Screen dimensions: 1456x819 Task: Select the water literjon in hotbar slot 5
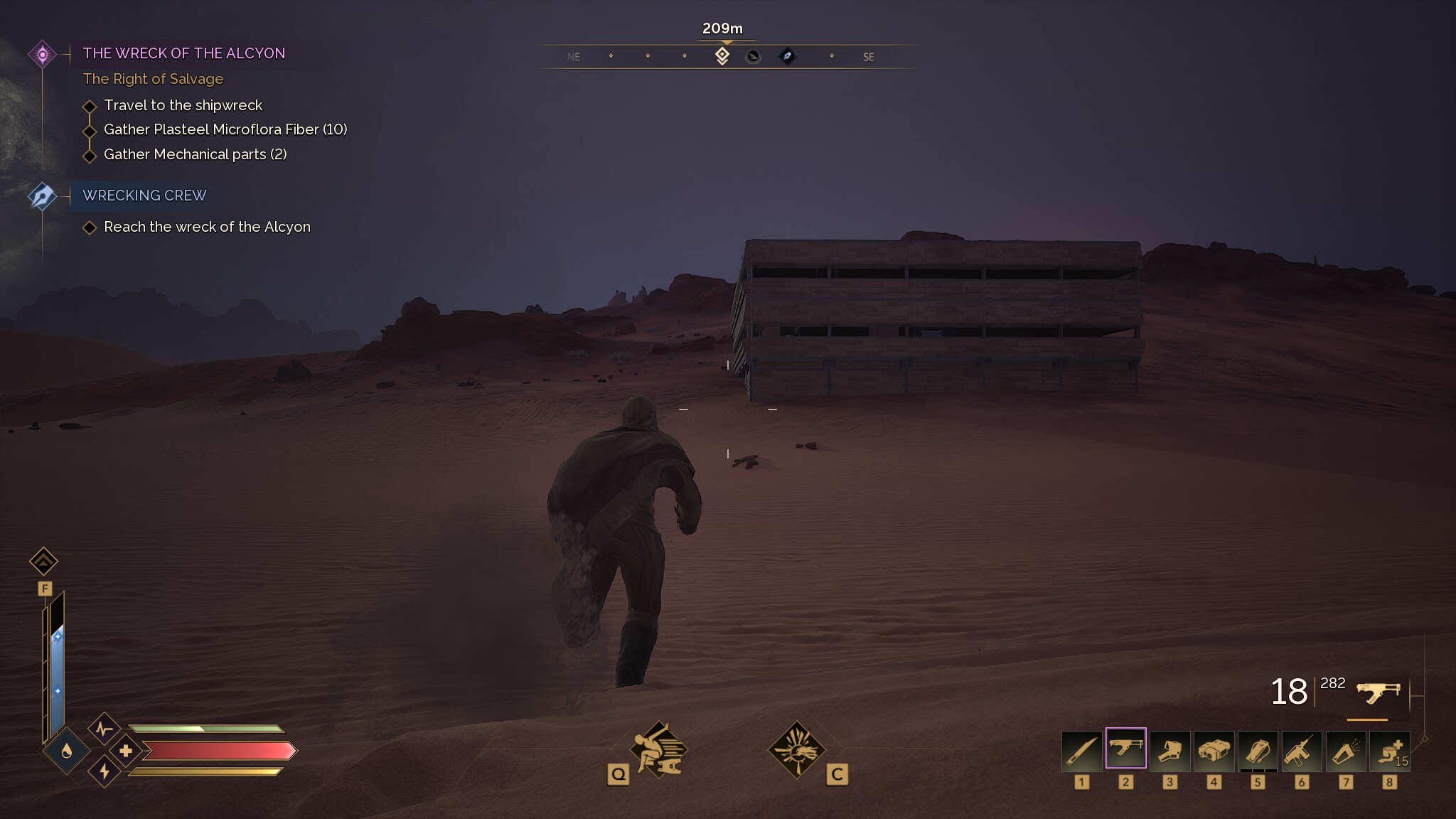[1260, 751]
